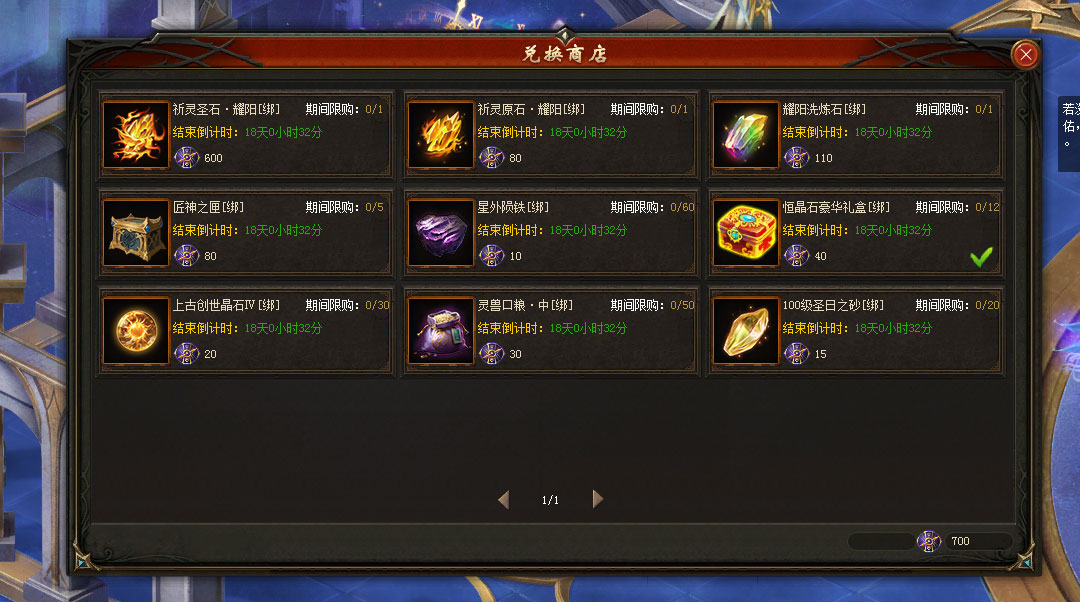
Task: Select the 恒晶石豪华礼盒 red gift box
Action: [746, 233]
